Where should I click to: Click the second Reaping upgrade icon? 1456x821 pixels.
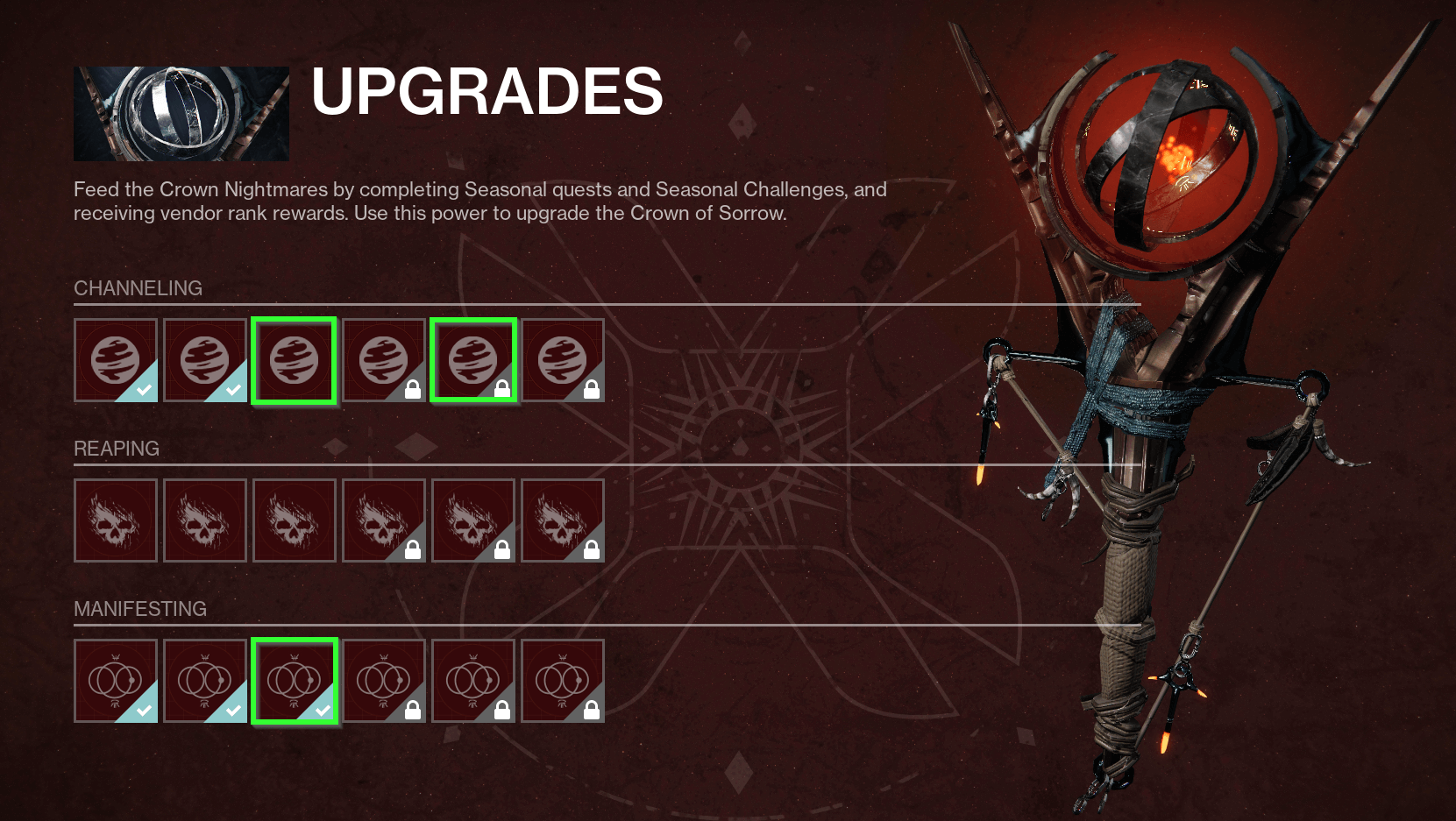point(205,520)
